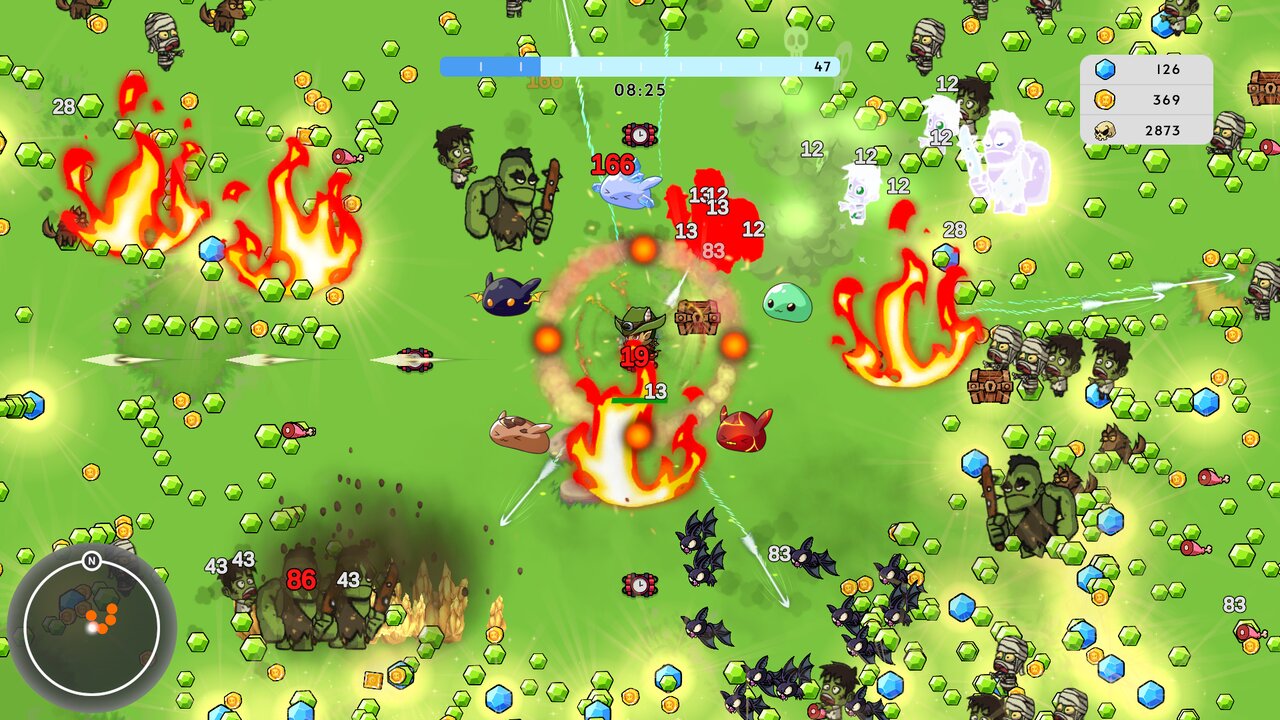Click the blue gem resource icon
Viewport: 1280px width, 720px height.
click(x=1107, y=69)
